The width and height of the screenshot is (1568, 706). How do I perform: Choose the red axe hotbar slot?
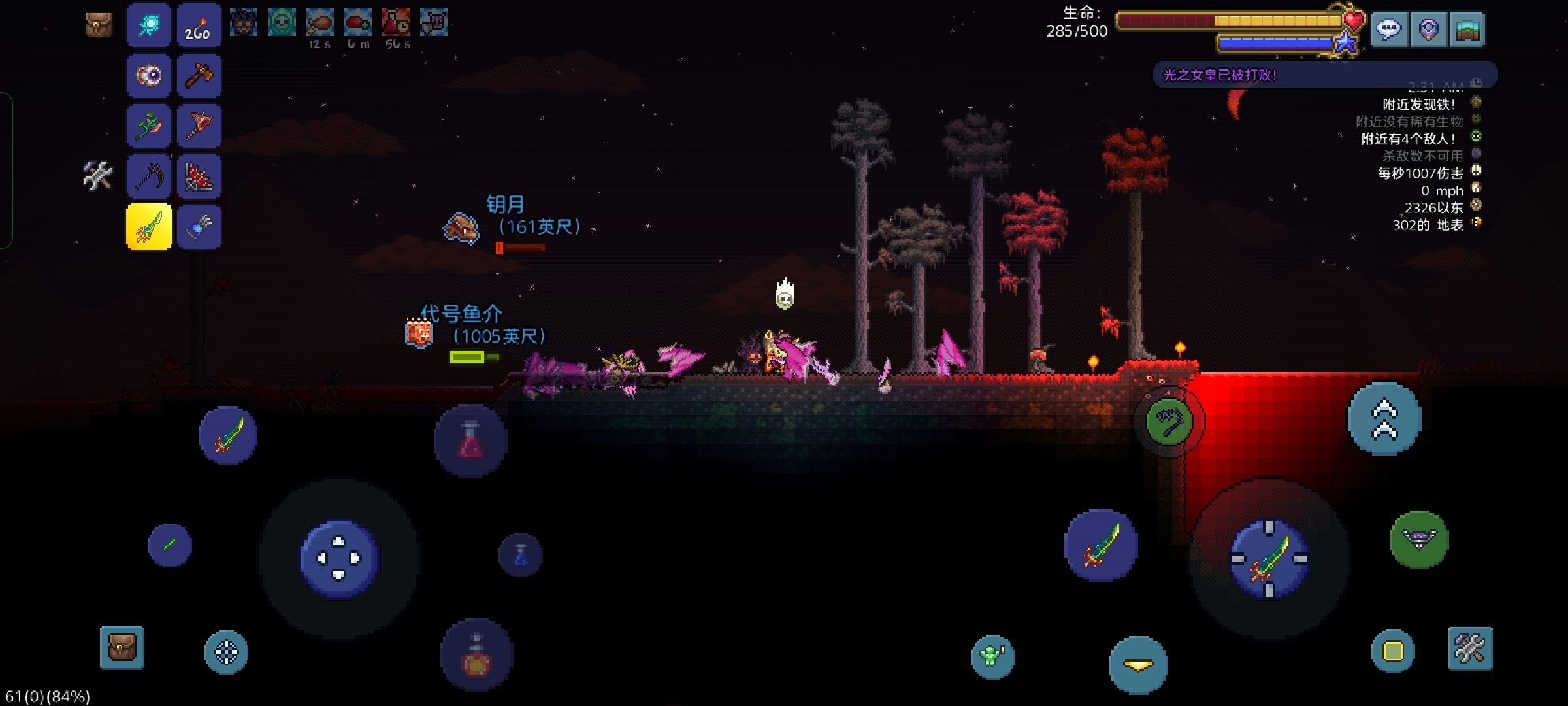tap(199, 126)
